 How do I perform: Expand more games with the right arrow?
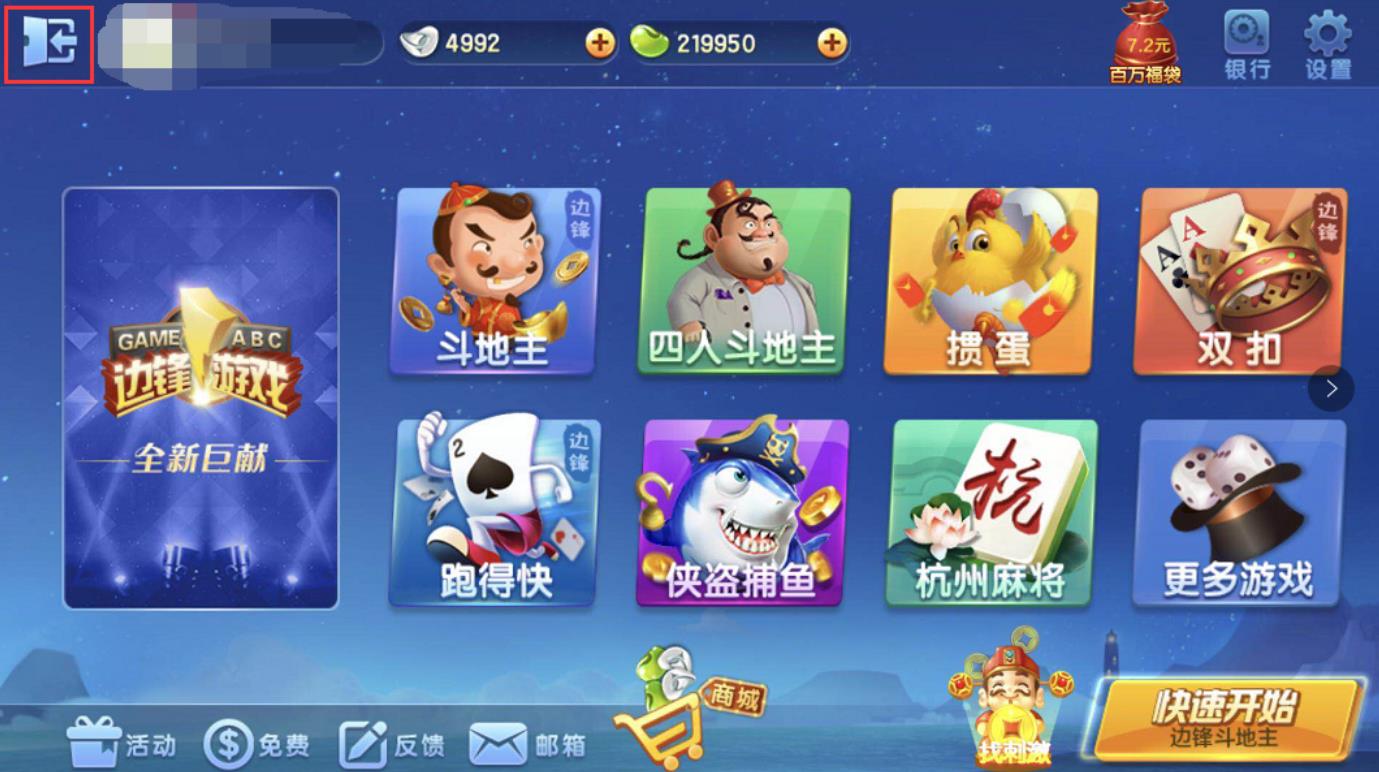(x=1330, y=388)
